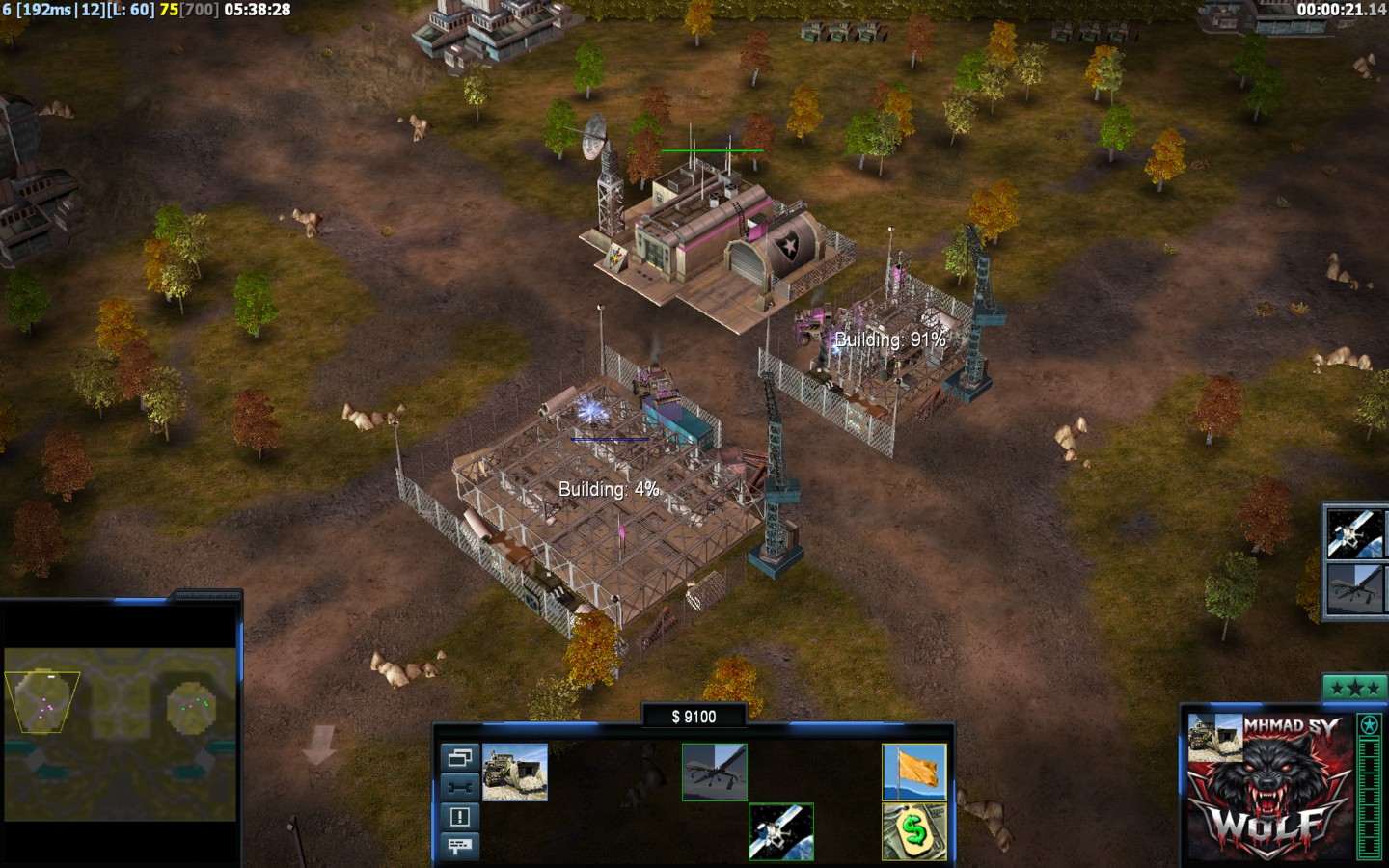Viewport: 1389px width, 868px height.
Task: Open the generals powers three-star button
Action: click(x=1354, y=688)
